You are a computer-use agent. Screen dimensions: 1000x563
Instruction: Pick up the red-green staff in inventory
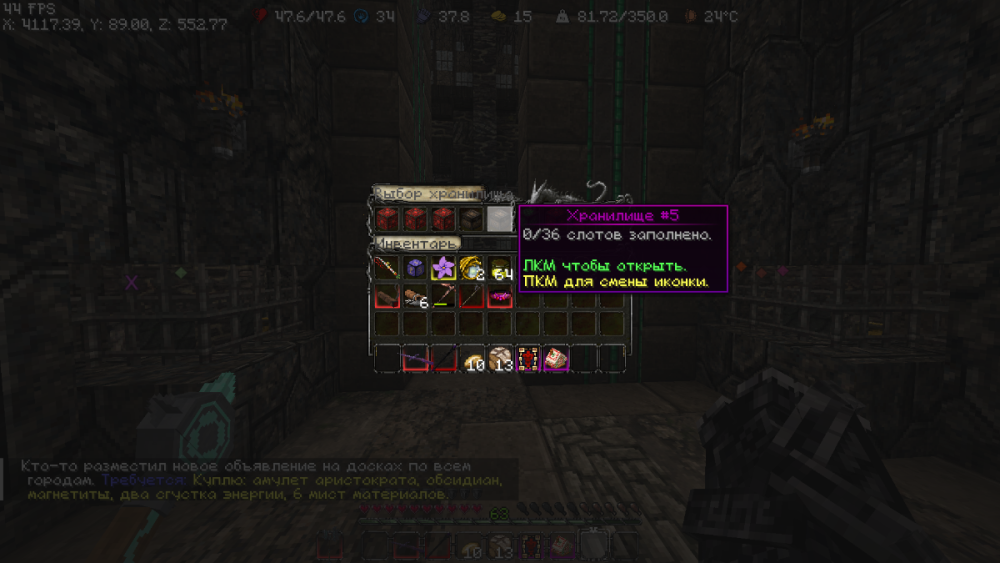(x=387, y=268)
